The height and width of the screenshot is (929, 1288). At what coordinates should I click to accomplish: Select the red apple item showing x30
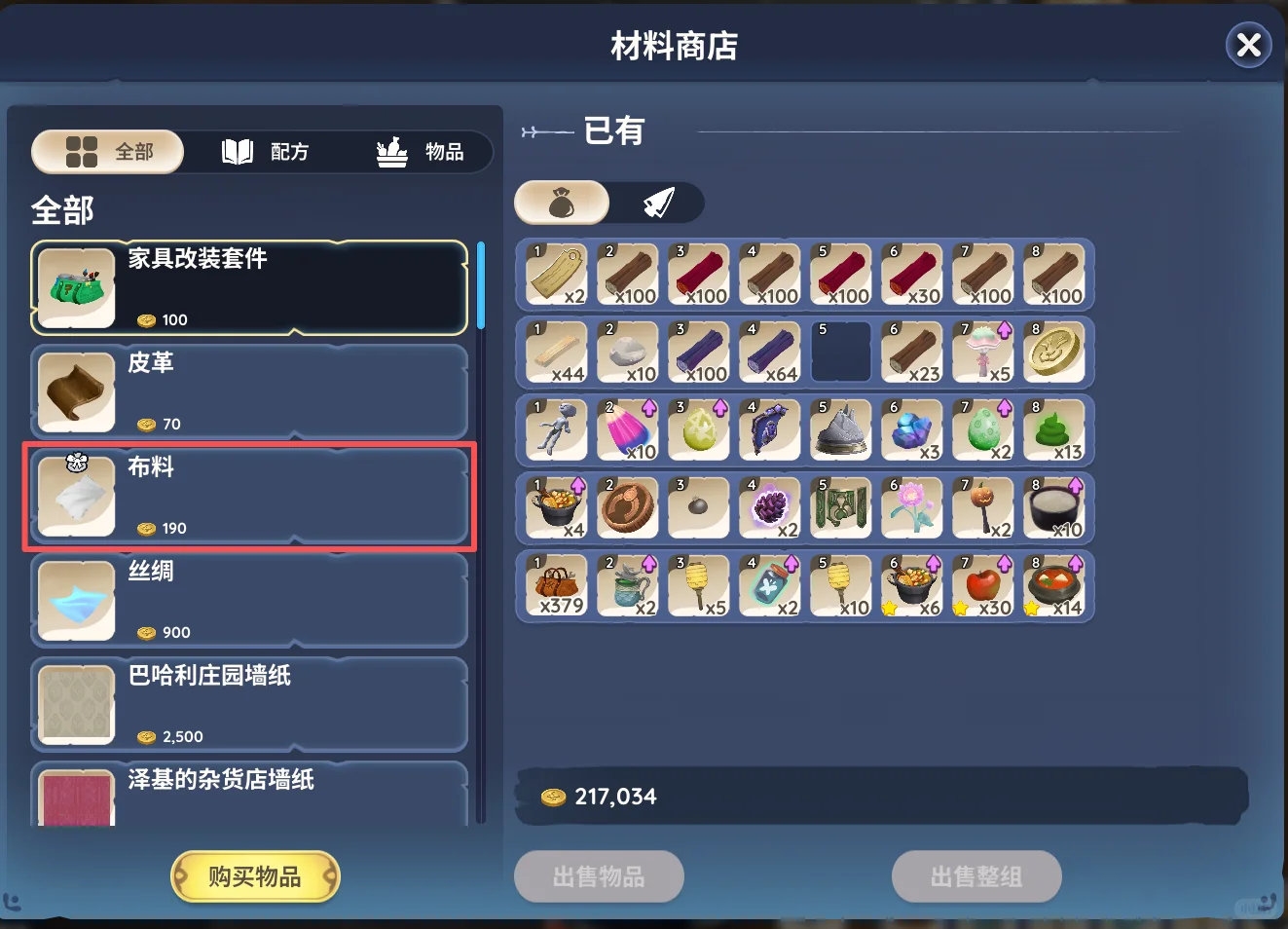(983, 585)
